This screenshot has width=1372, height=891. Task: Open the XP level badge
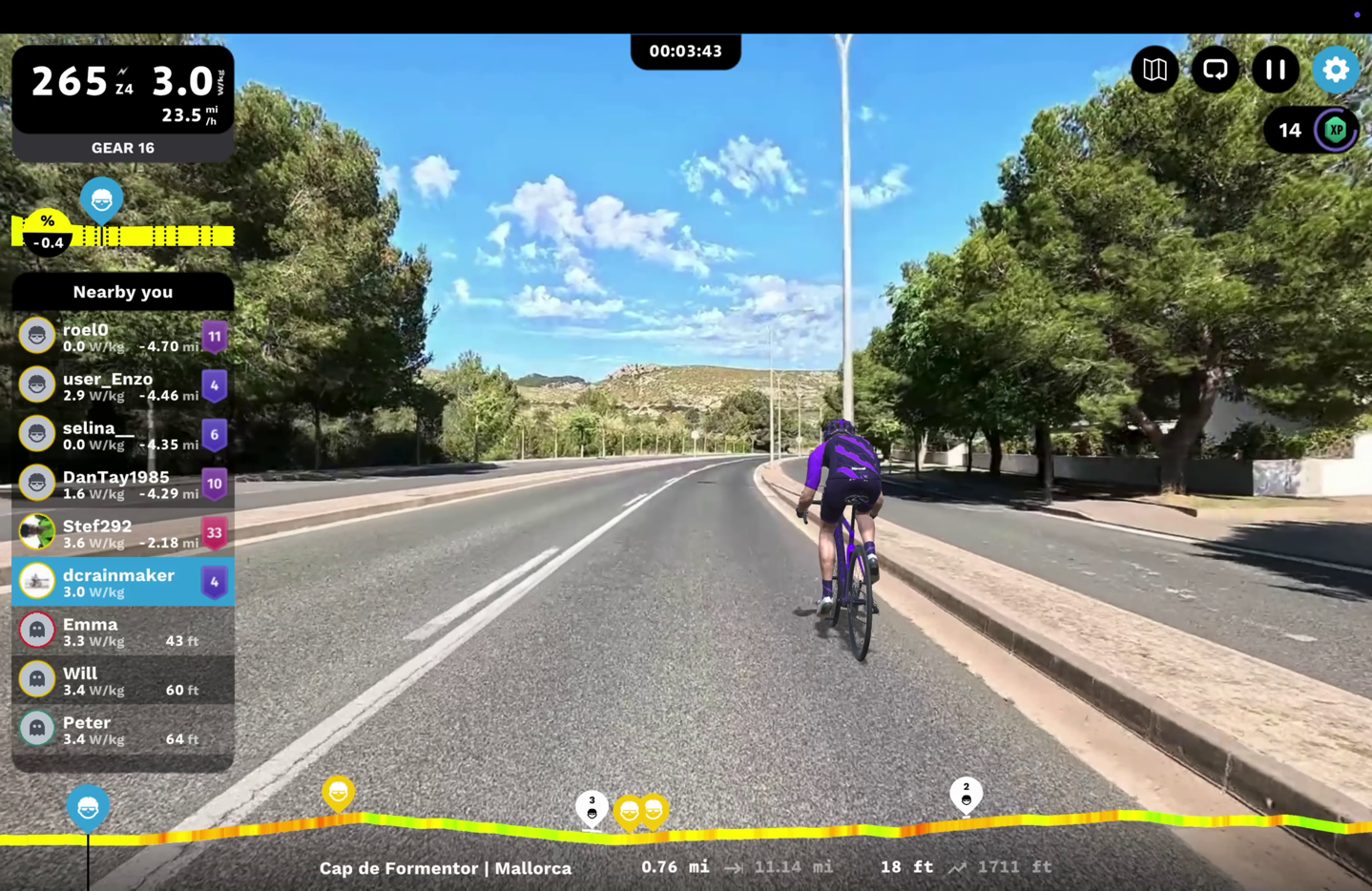tap(1335, 131)
